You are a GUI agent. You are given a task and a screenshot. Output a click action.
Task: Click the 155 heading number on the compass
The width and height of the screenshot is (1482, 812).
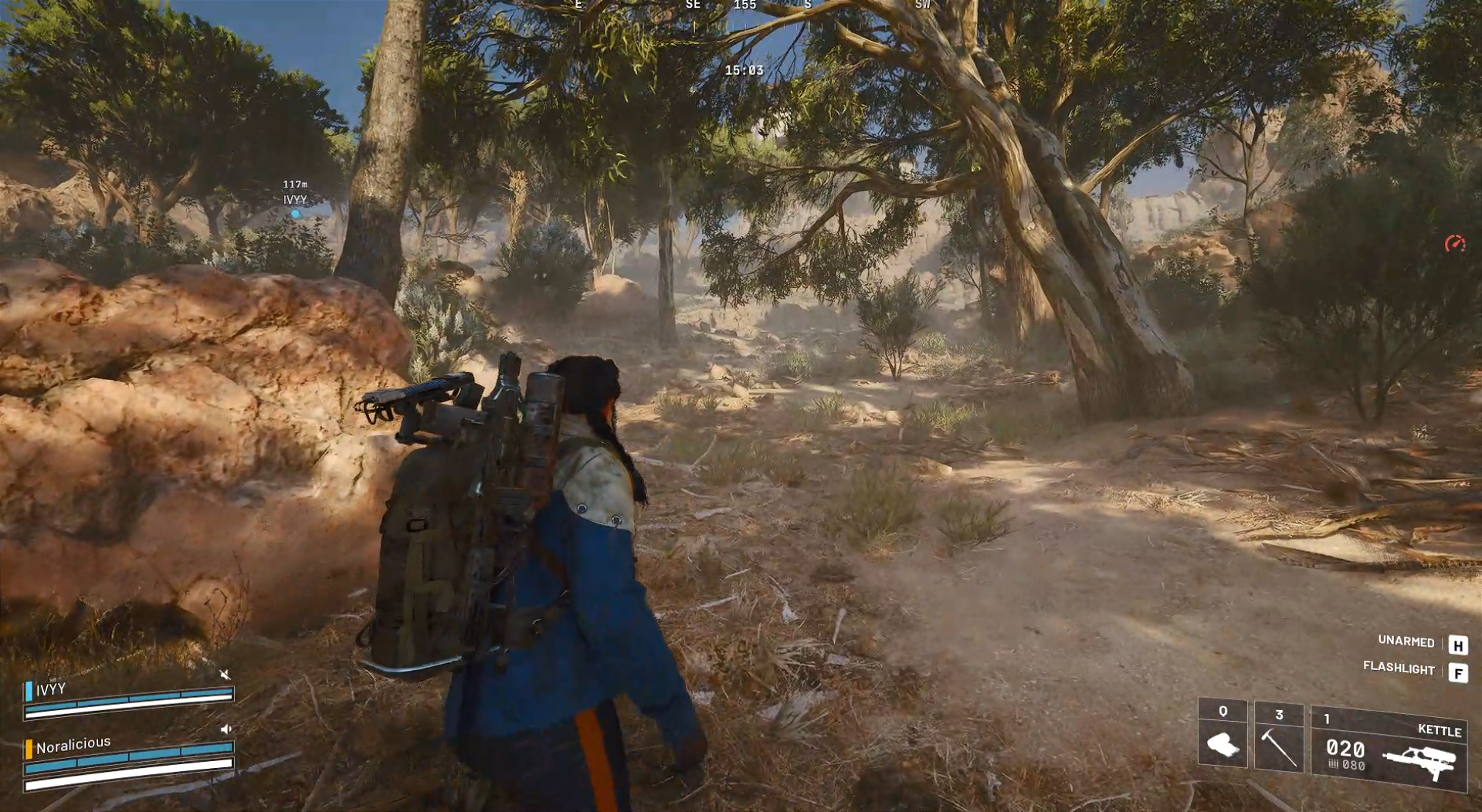pyautogui.click(x=744, y=6)
